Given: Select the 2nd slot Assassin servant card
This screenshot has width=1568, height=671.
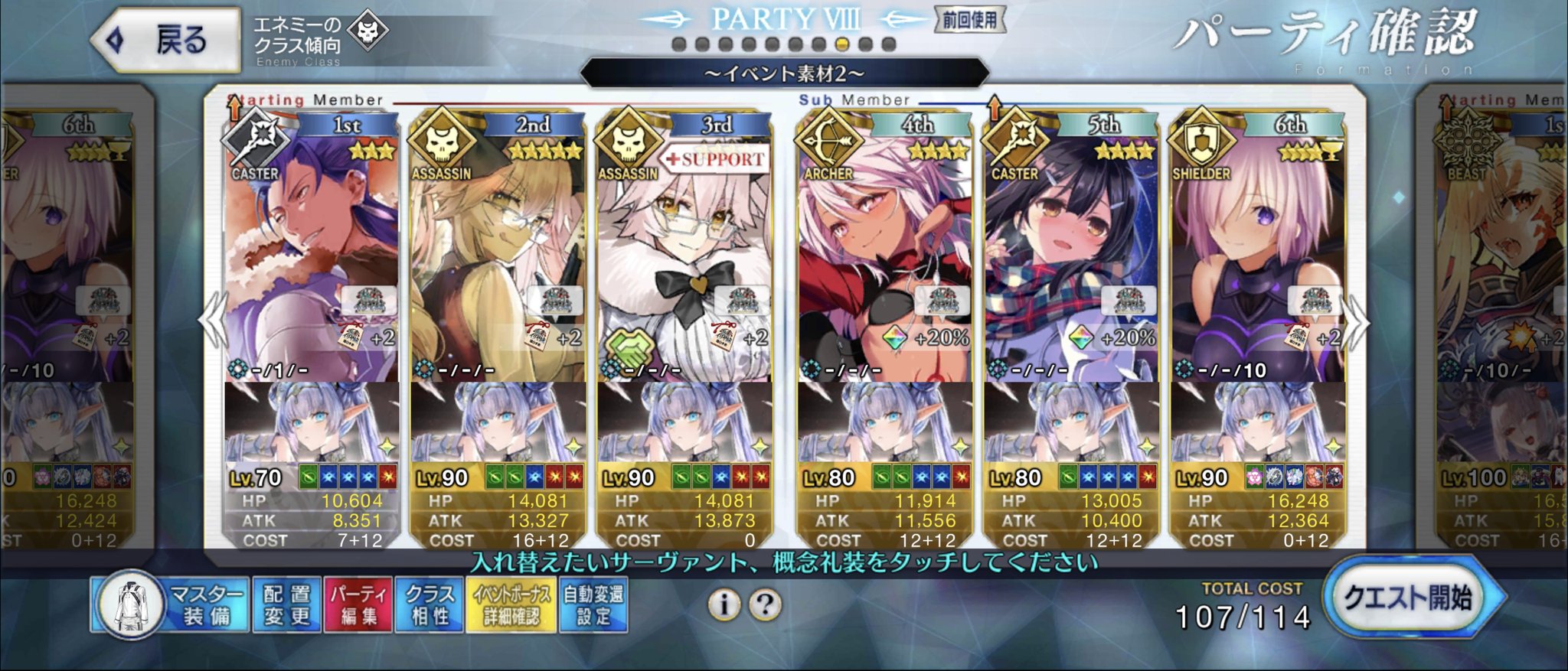Looking at the screenshot, I should pyautogui.click(x=498, y=252).
